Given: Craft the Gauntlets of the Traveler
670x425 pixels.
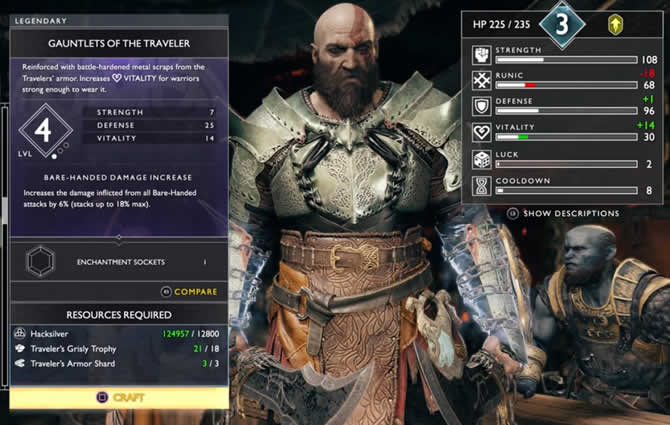Looking at the screenshot, I should coord(119,397).
